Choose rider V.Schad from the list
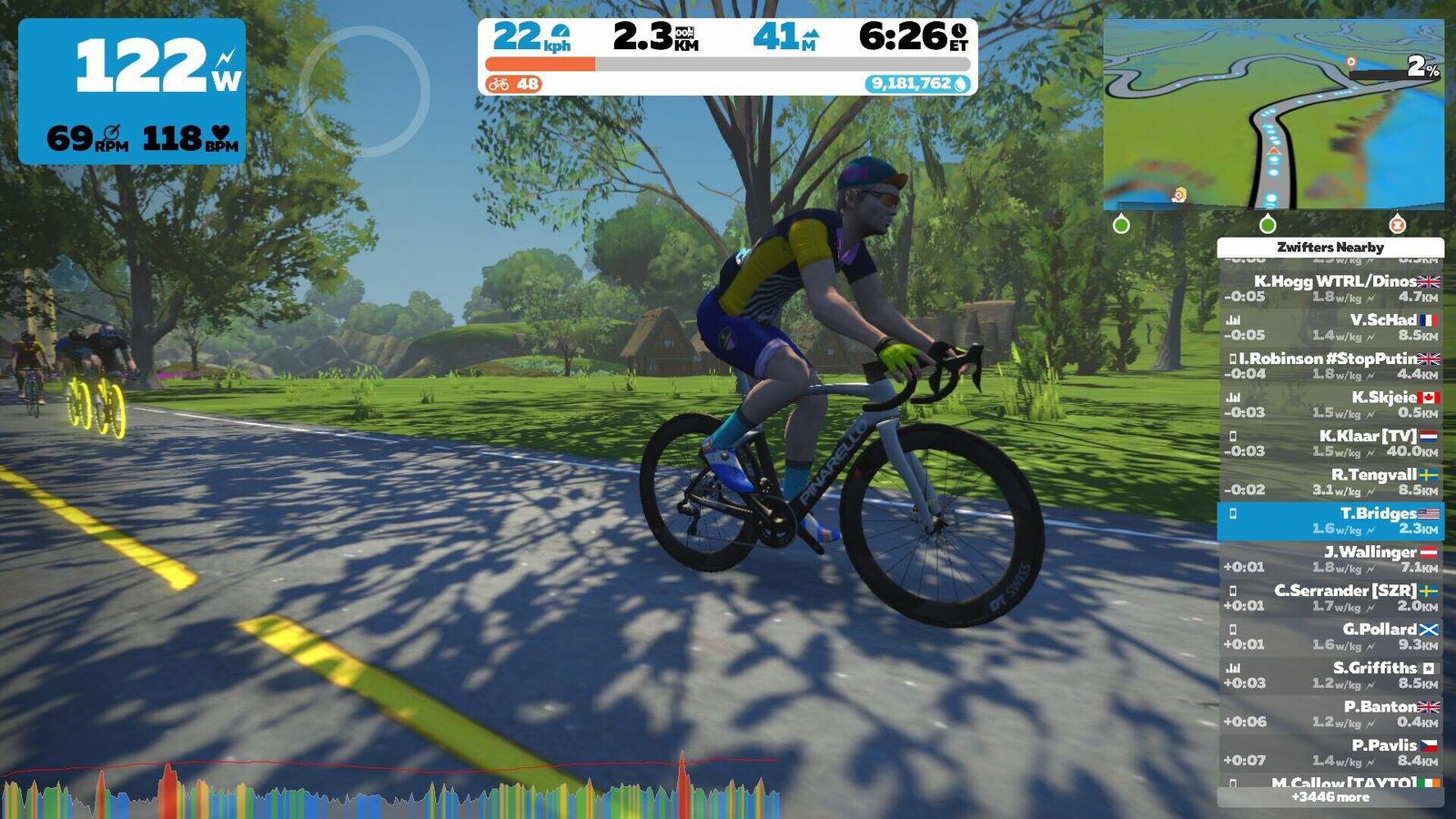The width and height of the screenshot is (1456, 819). [x=1330, y=327]
